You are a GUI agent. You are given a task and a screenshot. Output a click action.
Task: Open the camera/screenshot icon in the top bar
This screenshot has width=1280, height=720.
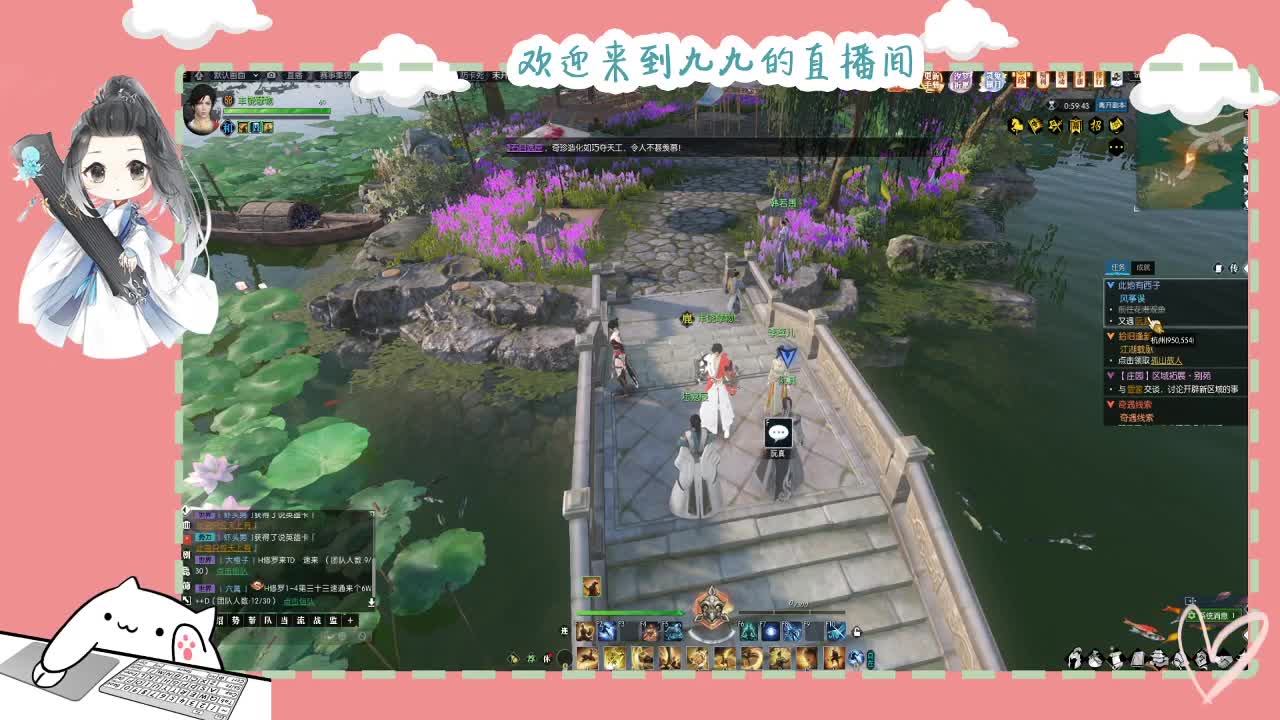pyautogui.click(x=271, y=76)
